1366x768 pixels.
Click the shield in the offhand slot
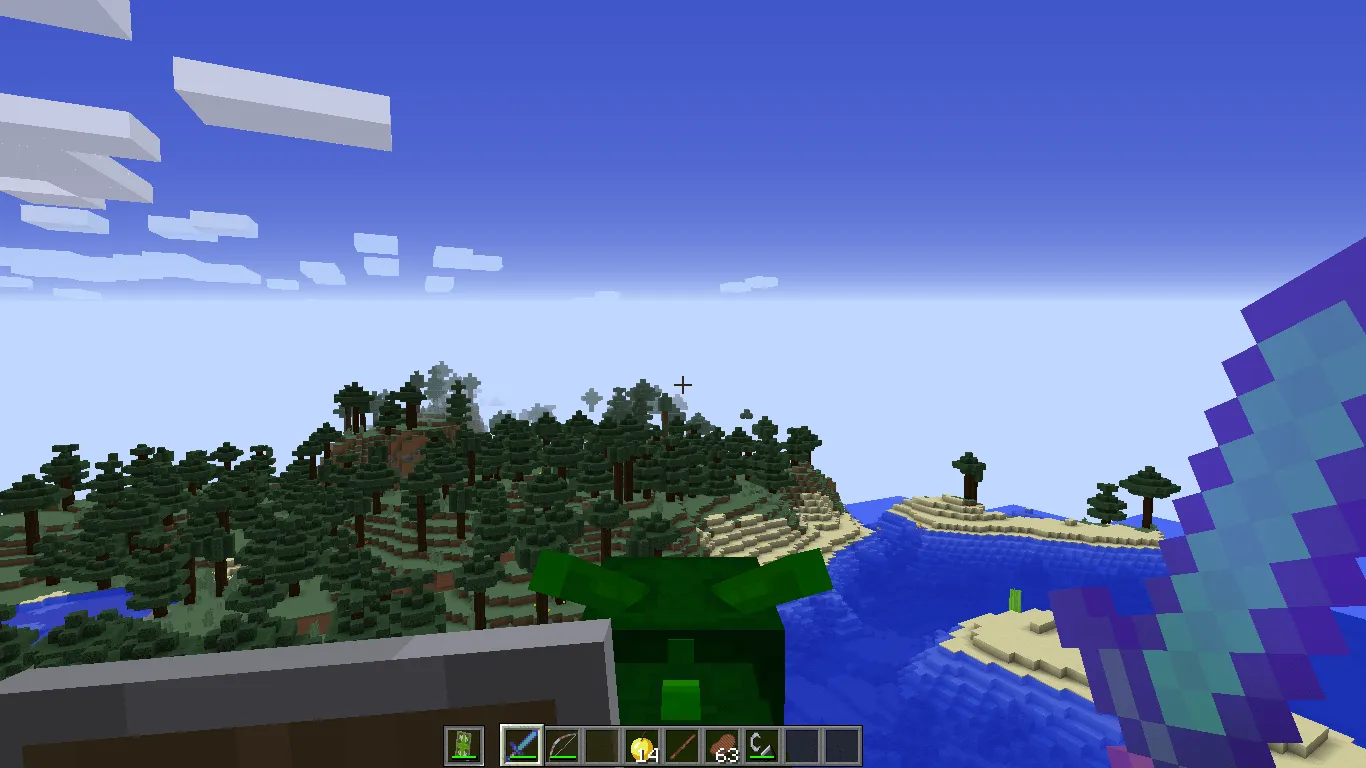[x=464, y=745]
